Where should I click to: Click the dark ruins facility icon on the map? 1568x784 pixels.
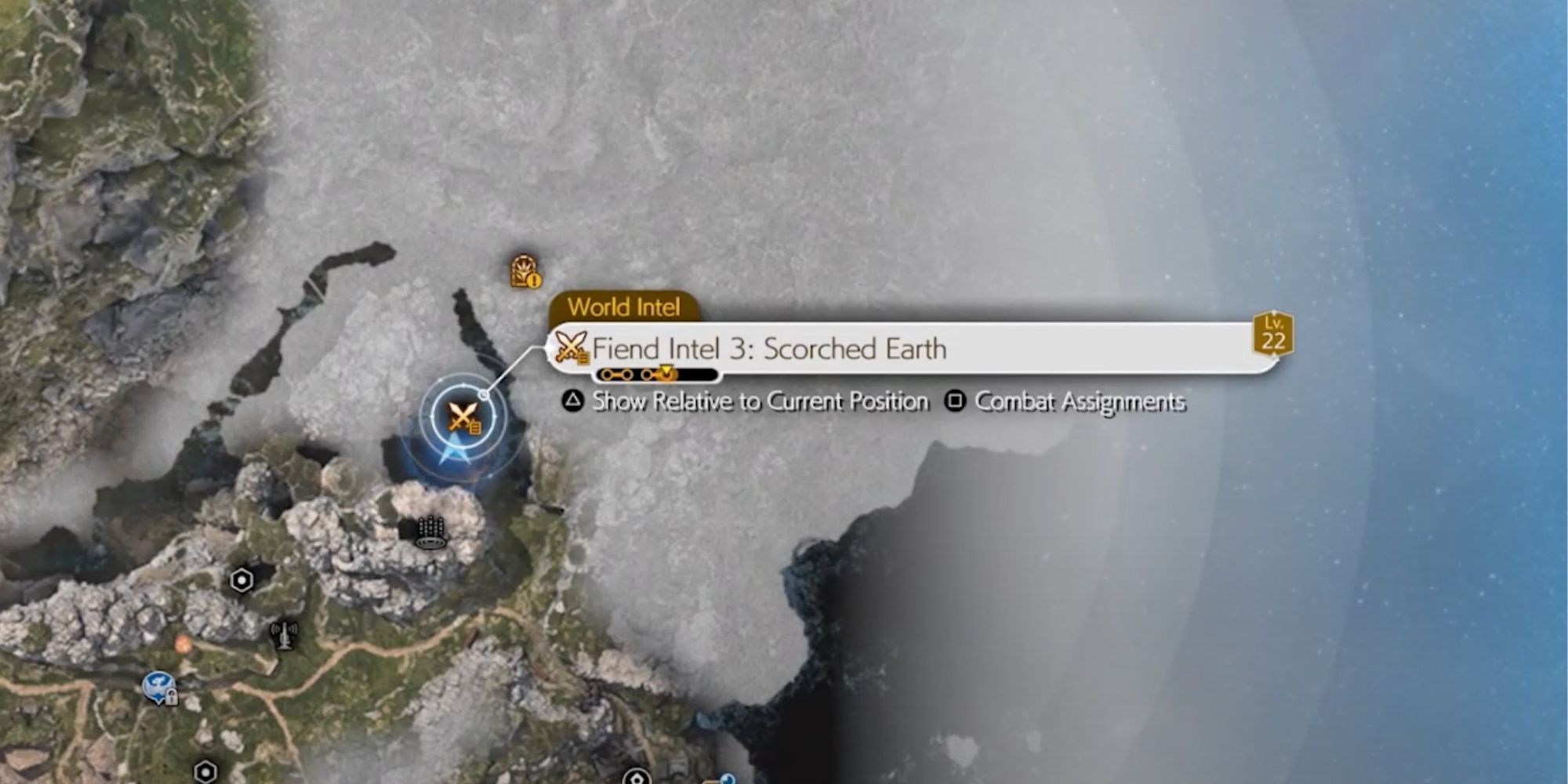point(430,532)
